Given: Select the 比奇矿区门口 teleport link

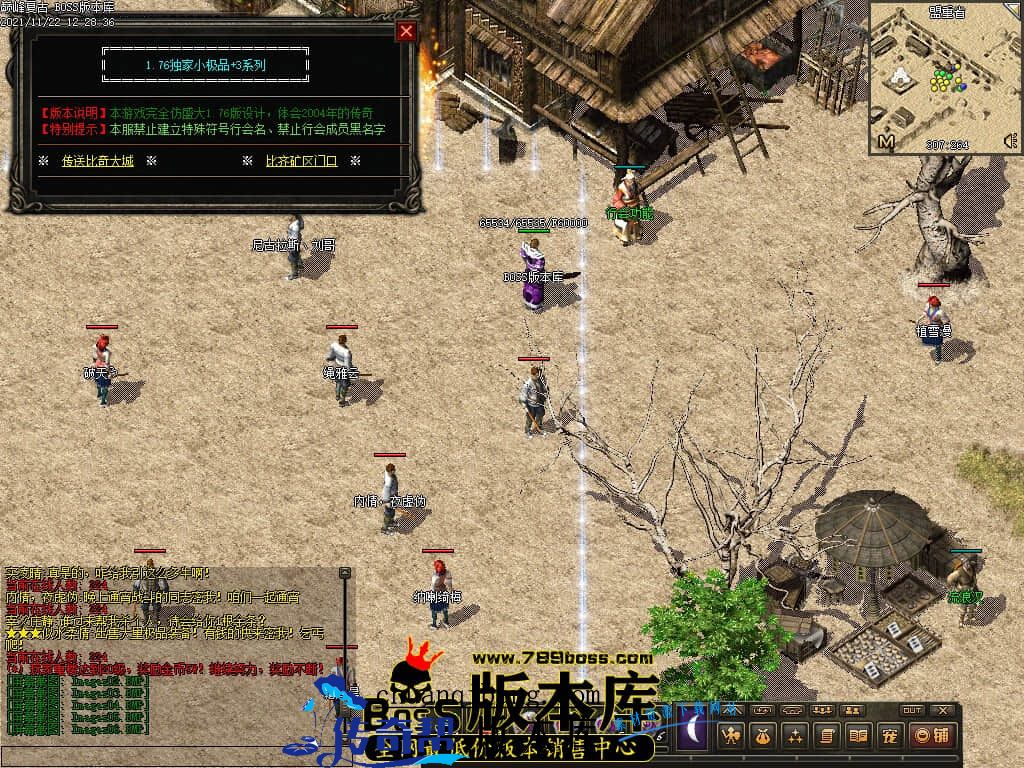Looking at the screenshot, I should (x=301, y=160).
